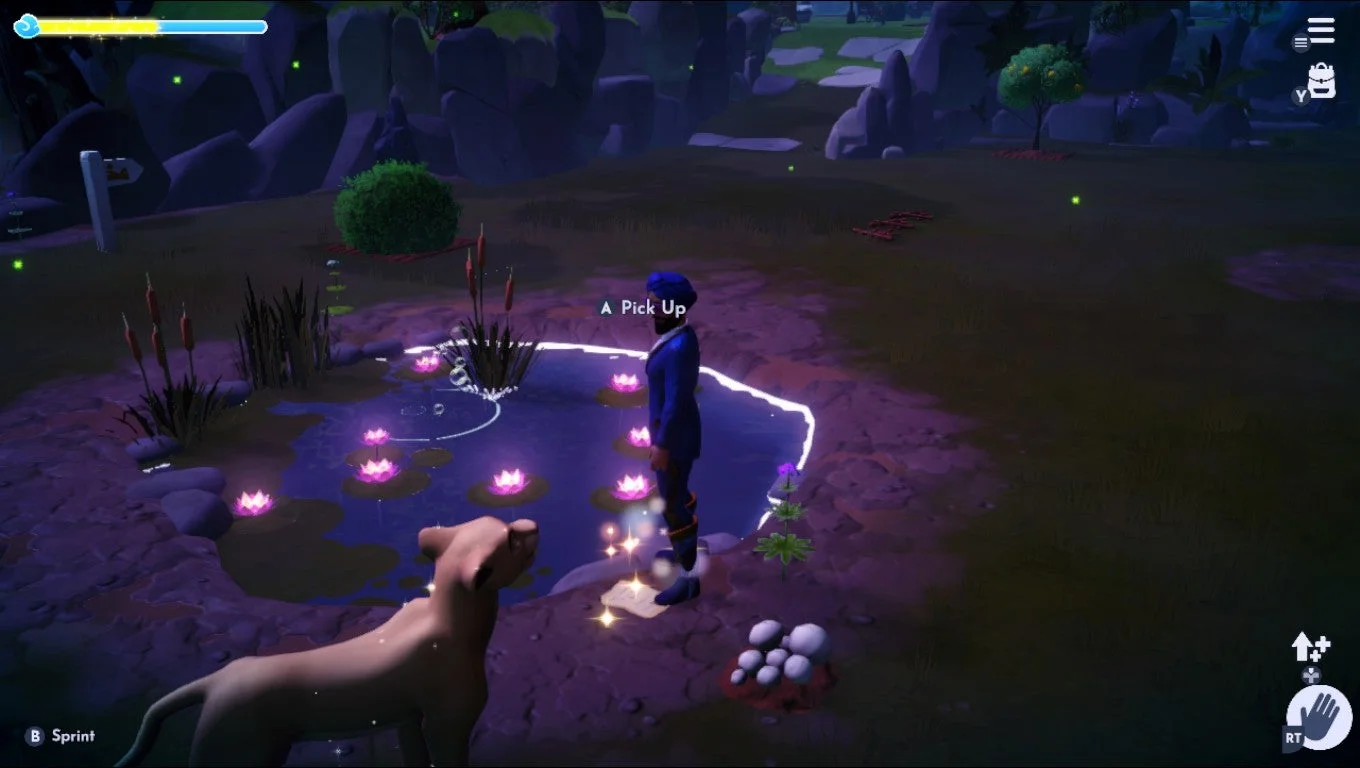1360x768 pixels.
Task: Open the pause menu via hamburger icon
Action: (1320, 30)
